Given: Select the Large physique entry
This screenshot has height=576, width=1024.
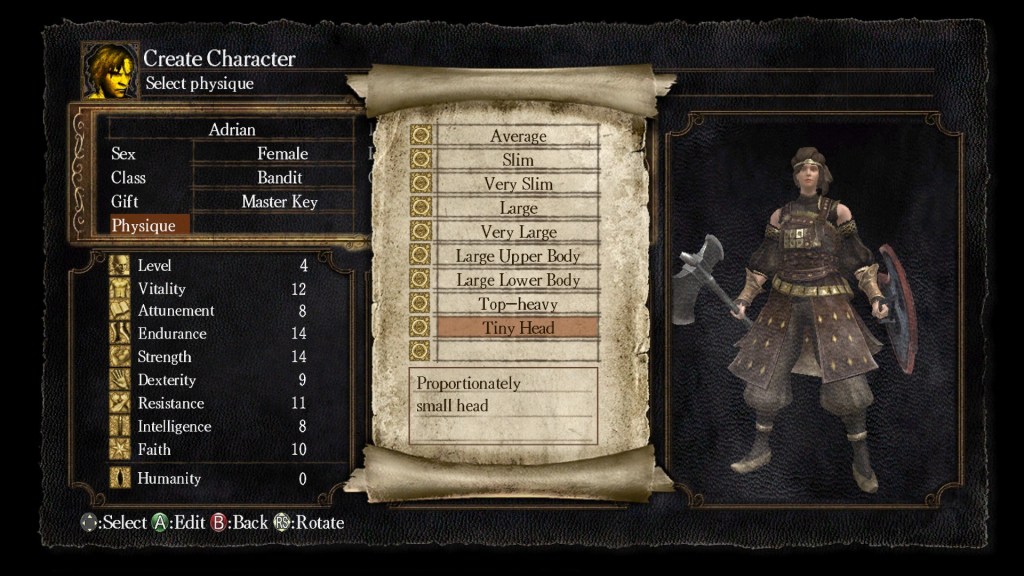Looking at the screenshot, I should (x=518, y=208).
